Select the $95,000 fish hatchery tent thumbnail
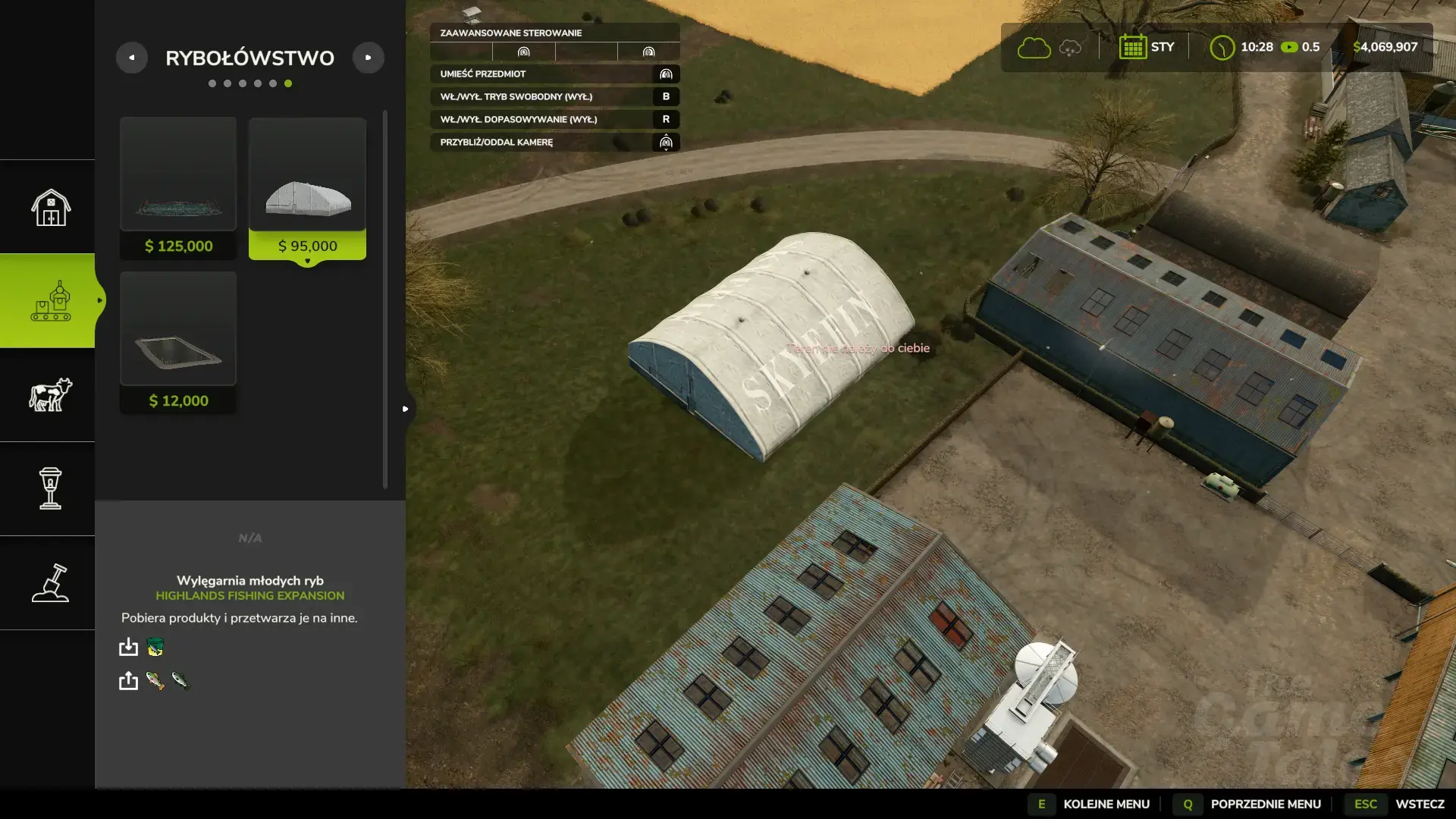1456x819 pixels. (307, 176)
